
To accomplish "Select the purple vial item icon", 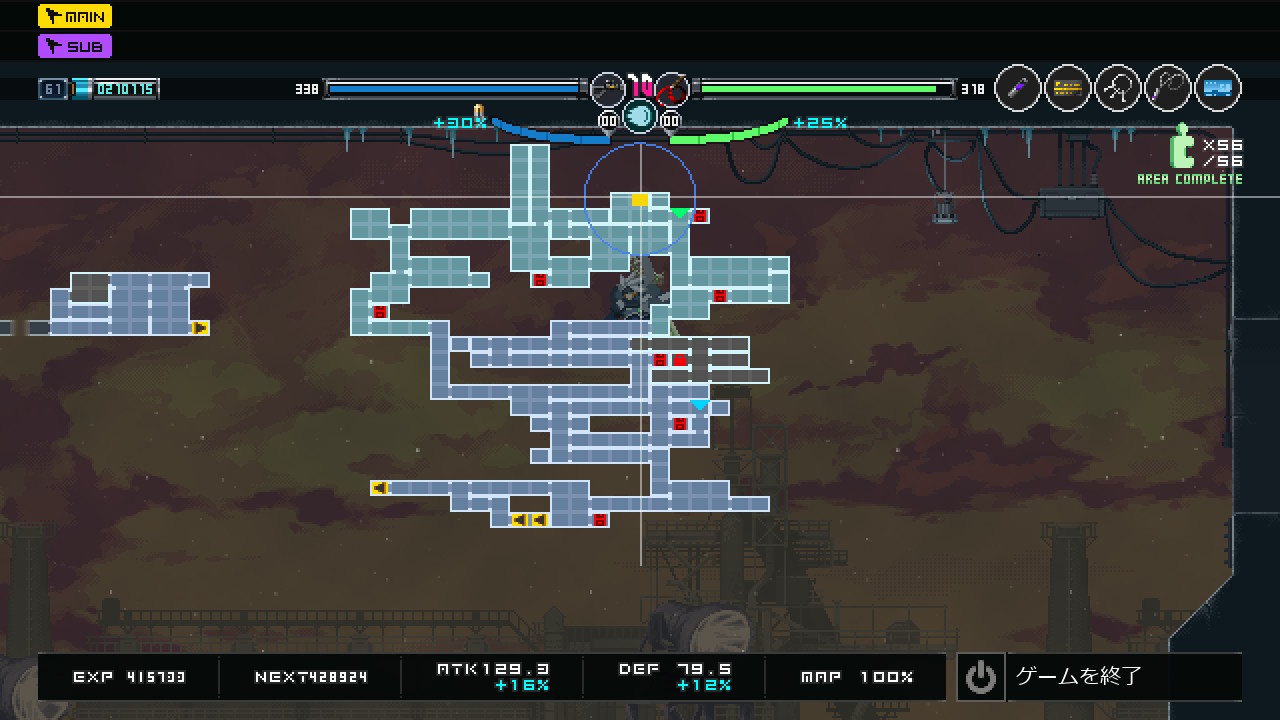I will 1018,89.
